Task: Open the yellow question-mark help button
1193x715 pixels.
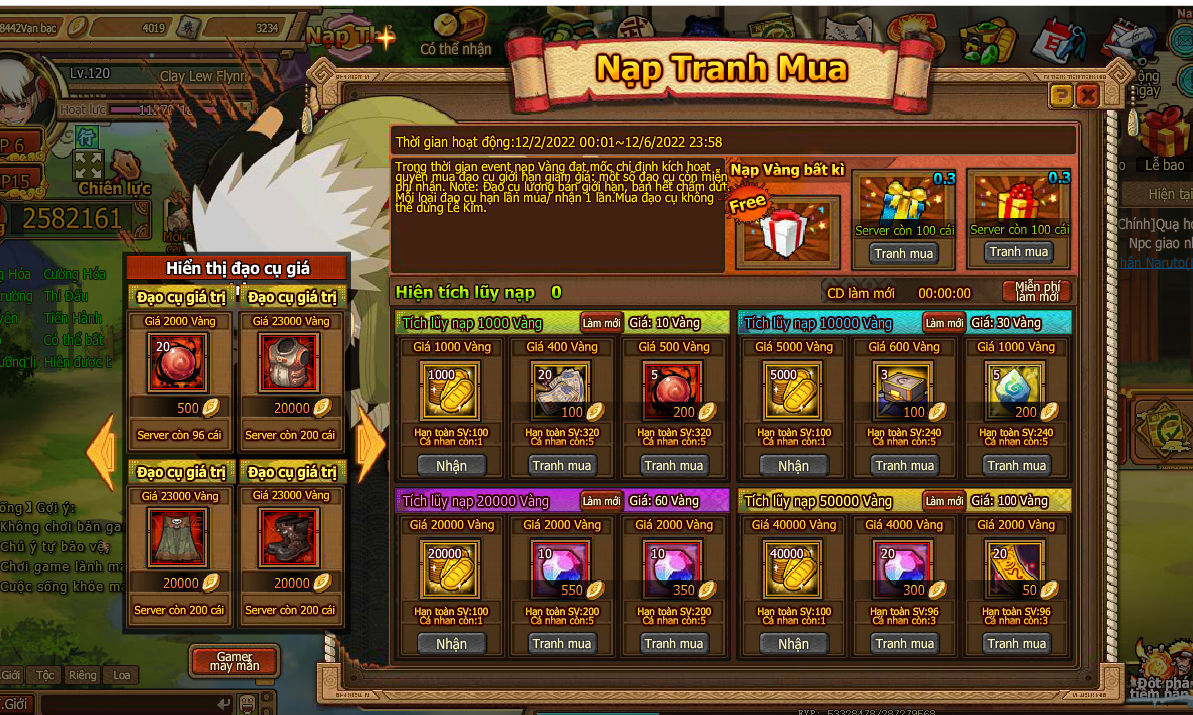Action: point(1061,95)
